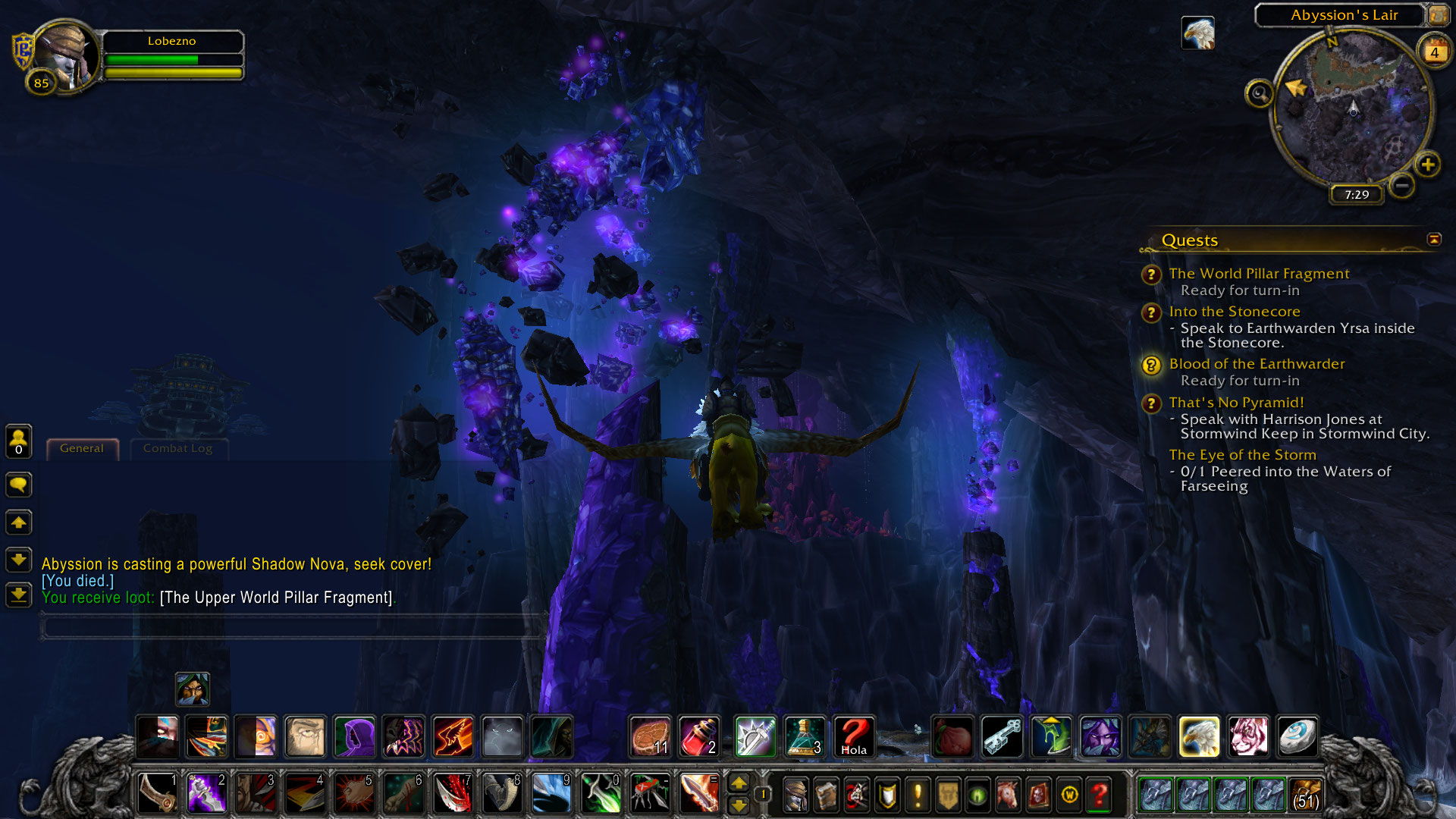Click the Hola macro button
Screen dimensions: 1456x819
(854, 736)
